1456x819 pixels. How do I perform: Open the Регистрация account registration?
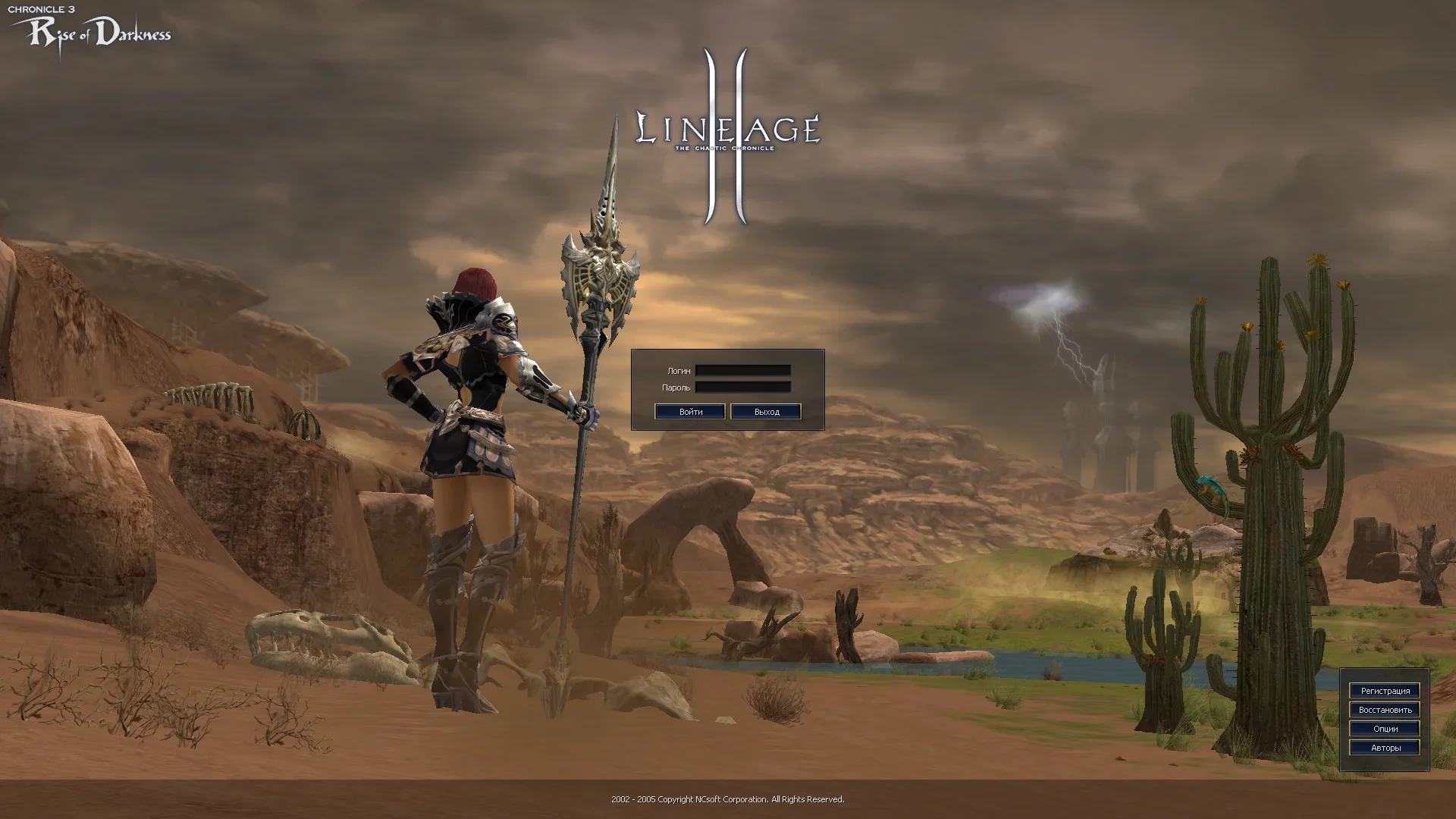[1385, 691]
